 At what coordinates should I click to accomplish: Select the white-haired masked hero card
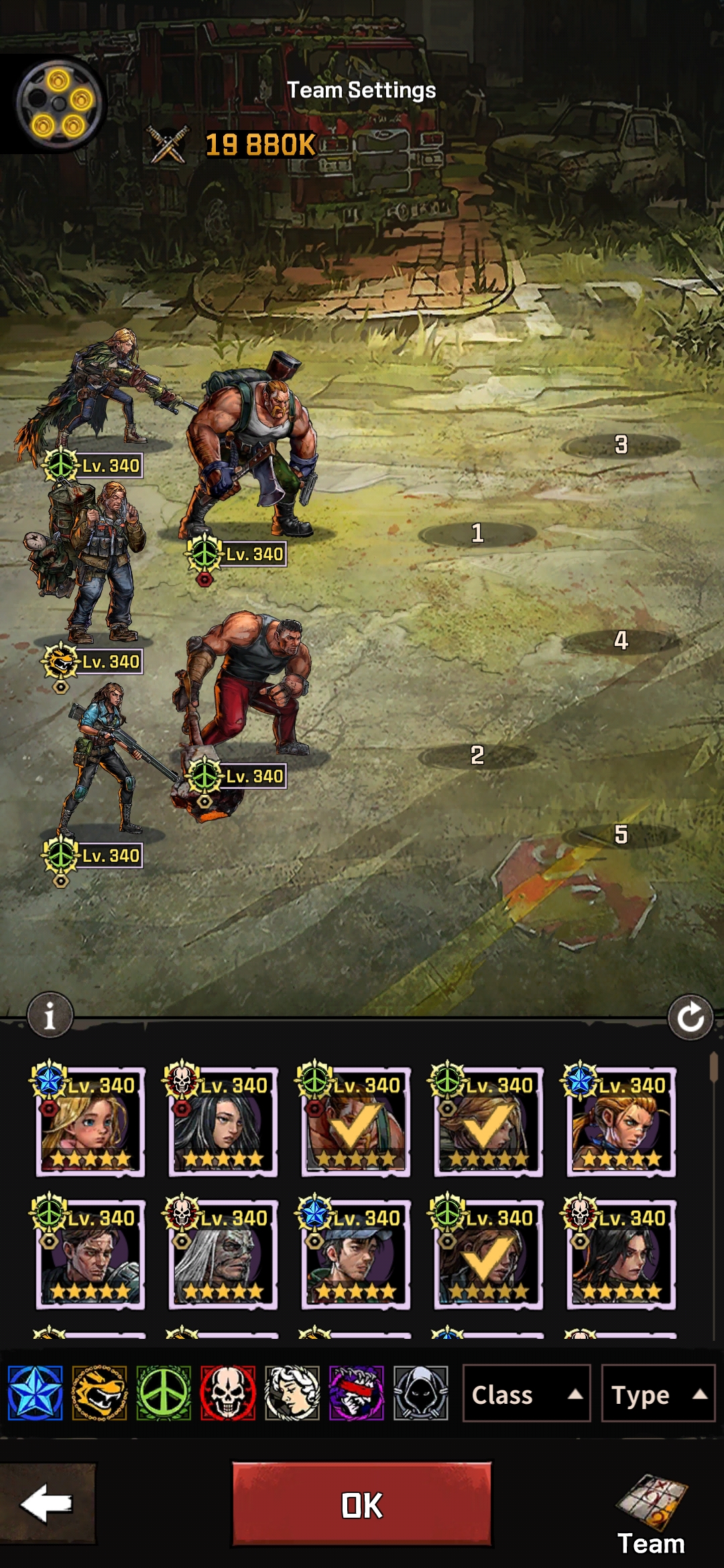(223, 1255)
